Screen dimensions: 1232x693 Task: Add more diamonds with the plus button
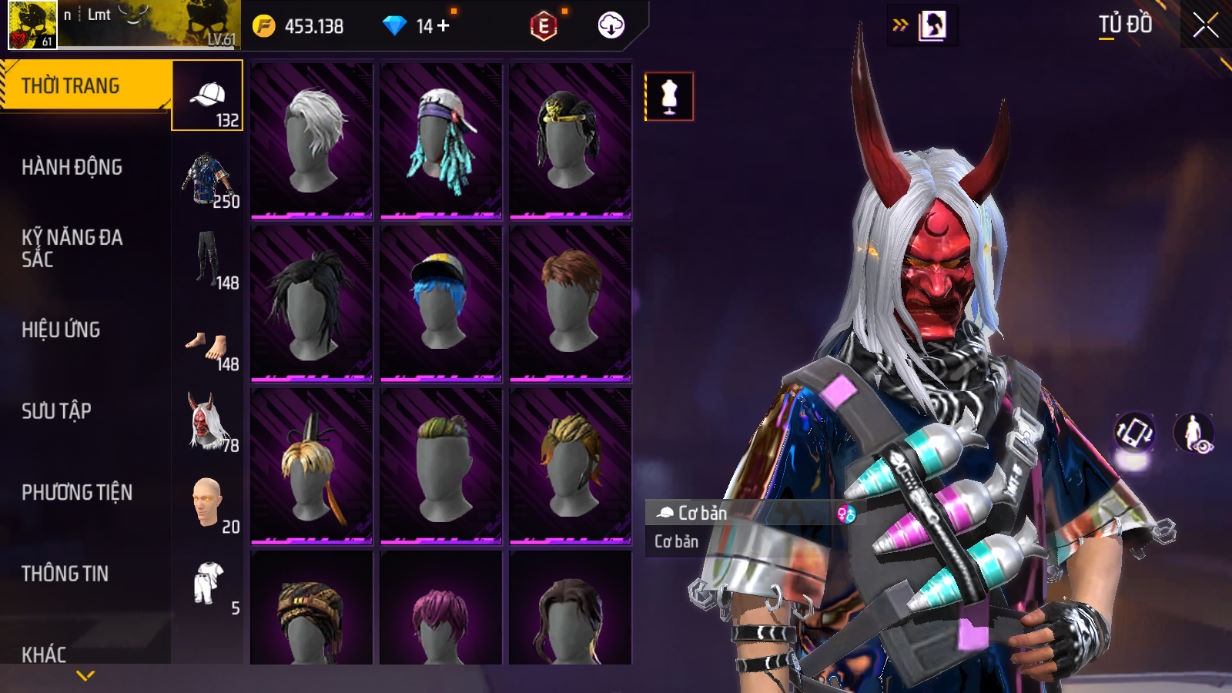pyautogui.click(x=442, y=26)
